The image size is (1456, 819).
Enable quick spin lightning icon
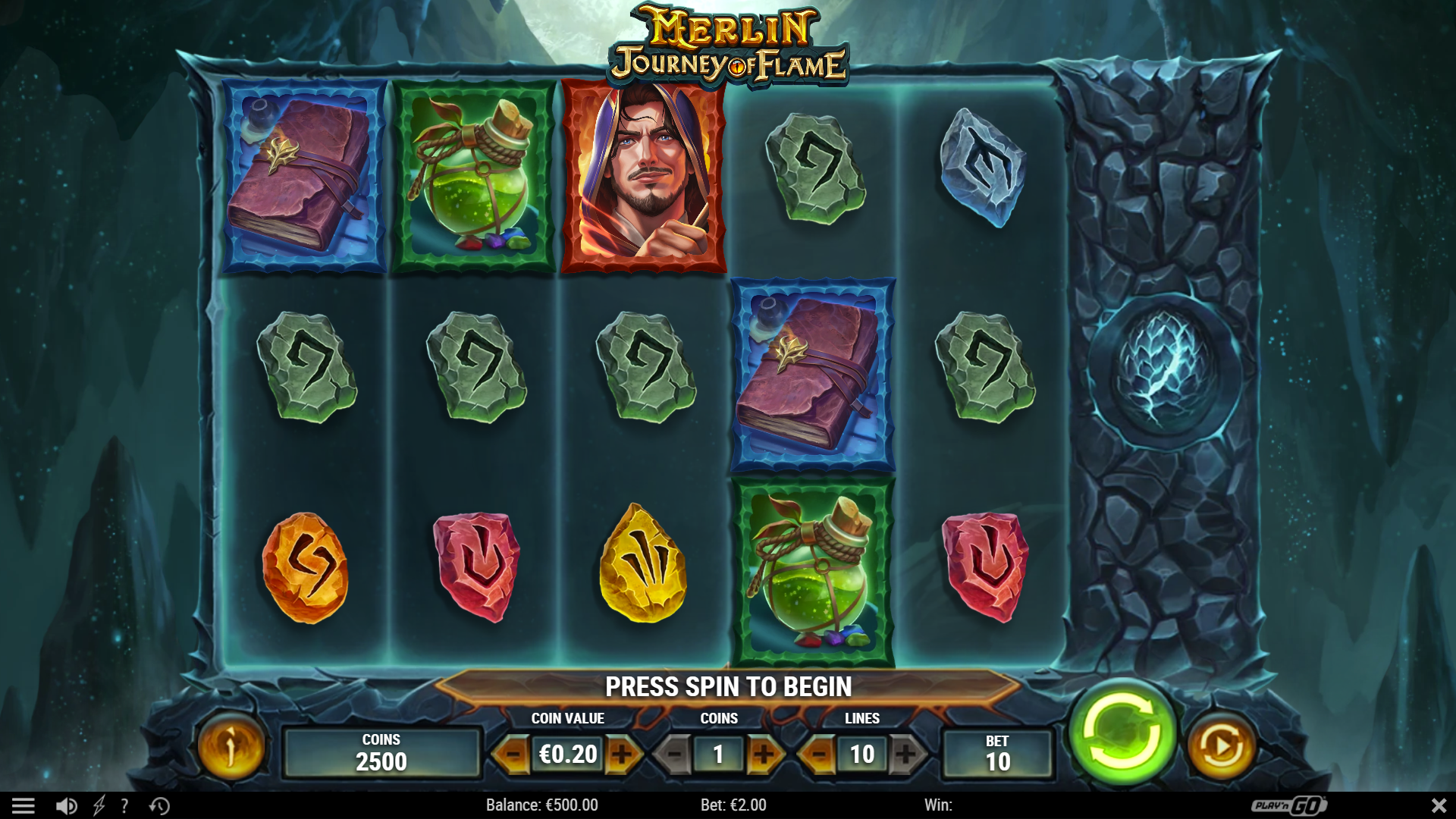(99, 805)
